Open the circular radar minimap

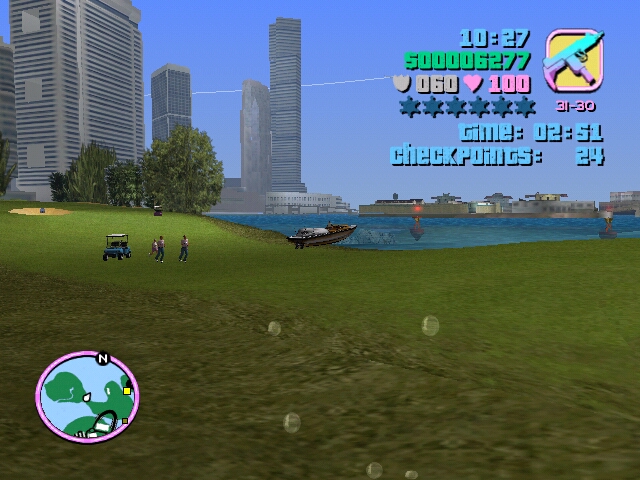pyautogui.click(x=87, y=397)
